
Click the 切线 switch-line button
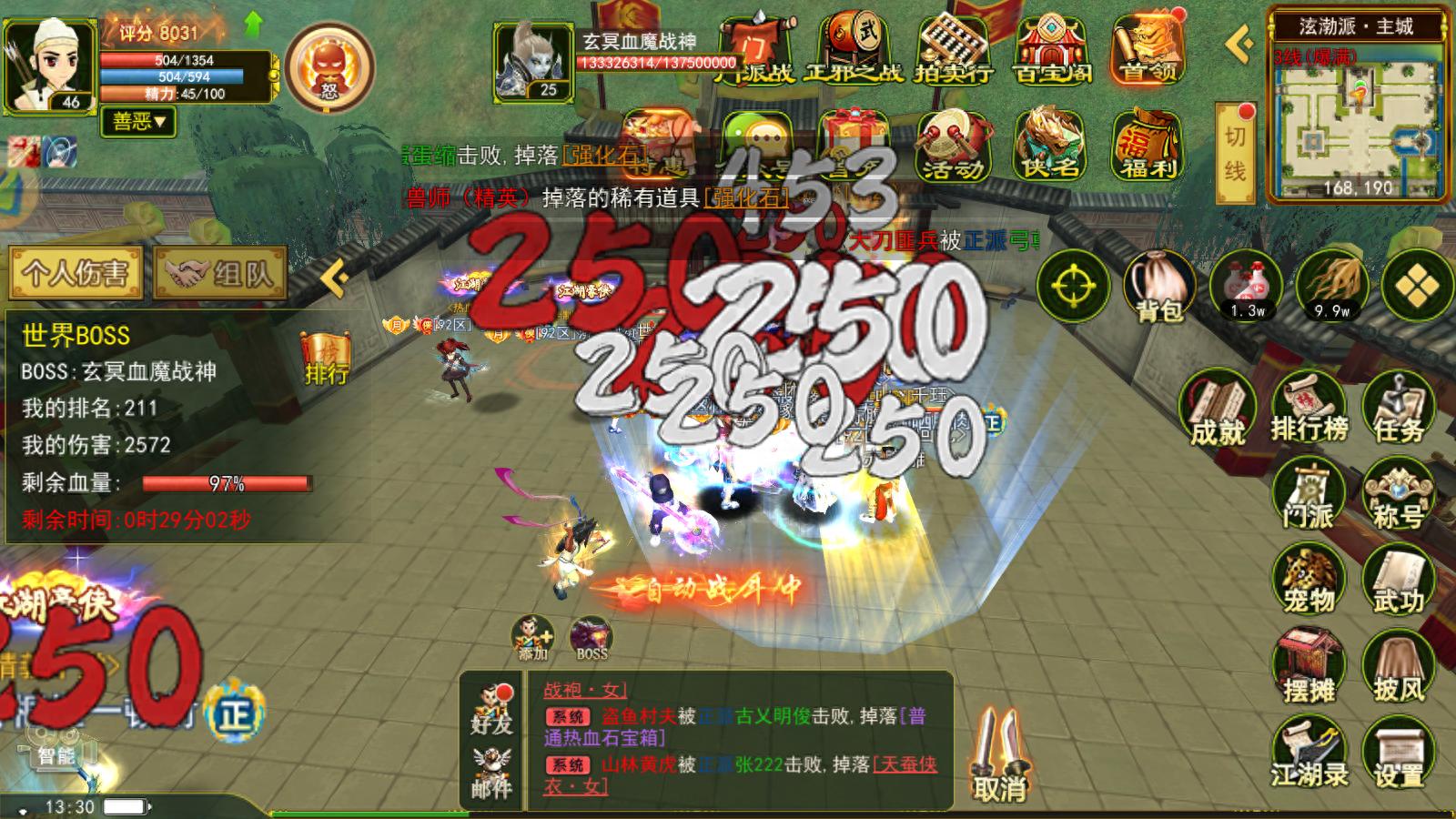(1235, 152)
